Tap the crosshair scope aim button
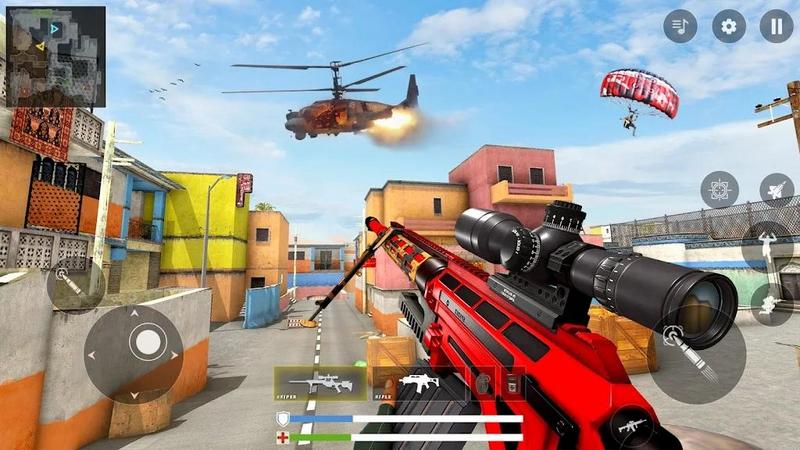 tap(719, 189)
